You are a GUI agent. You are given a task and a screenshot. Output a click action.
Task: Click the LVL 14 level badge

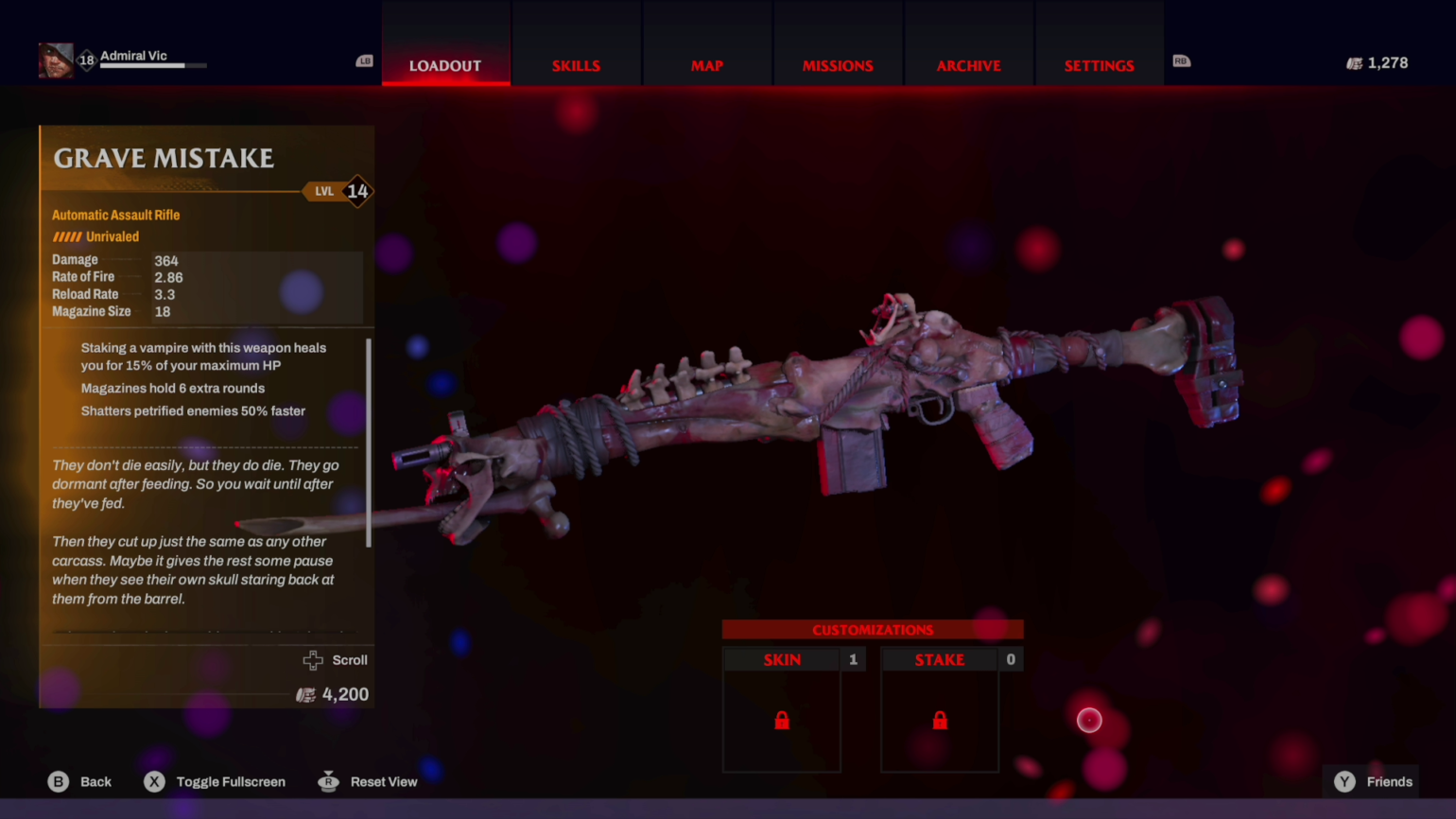(x=340, y=191)
